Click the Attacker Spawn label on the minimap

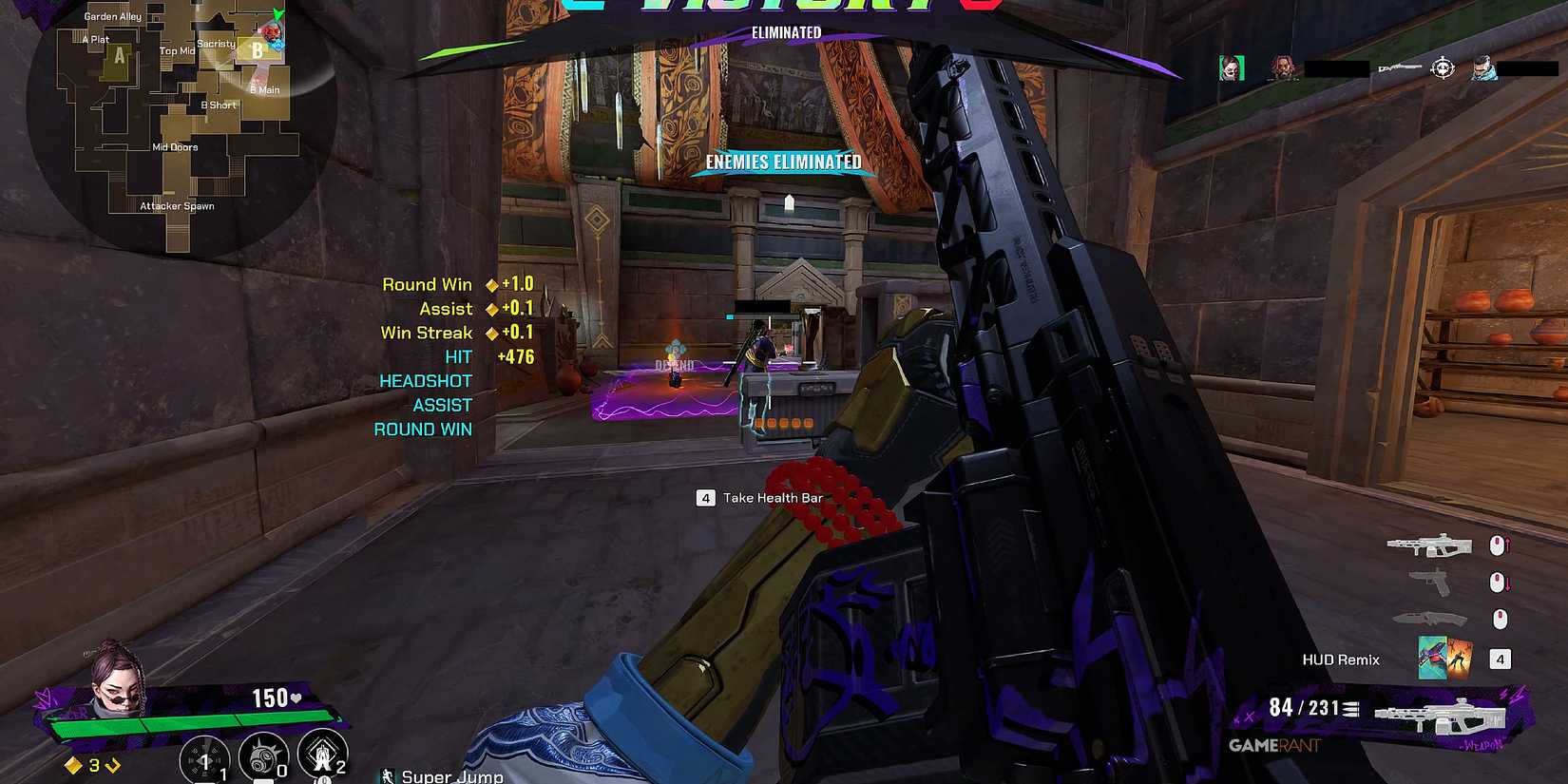pyautogui.click(x=176, y=205)
